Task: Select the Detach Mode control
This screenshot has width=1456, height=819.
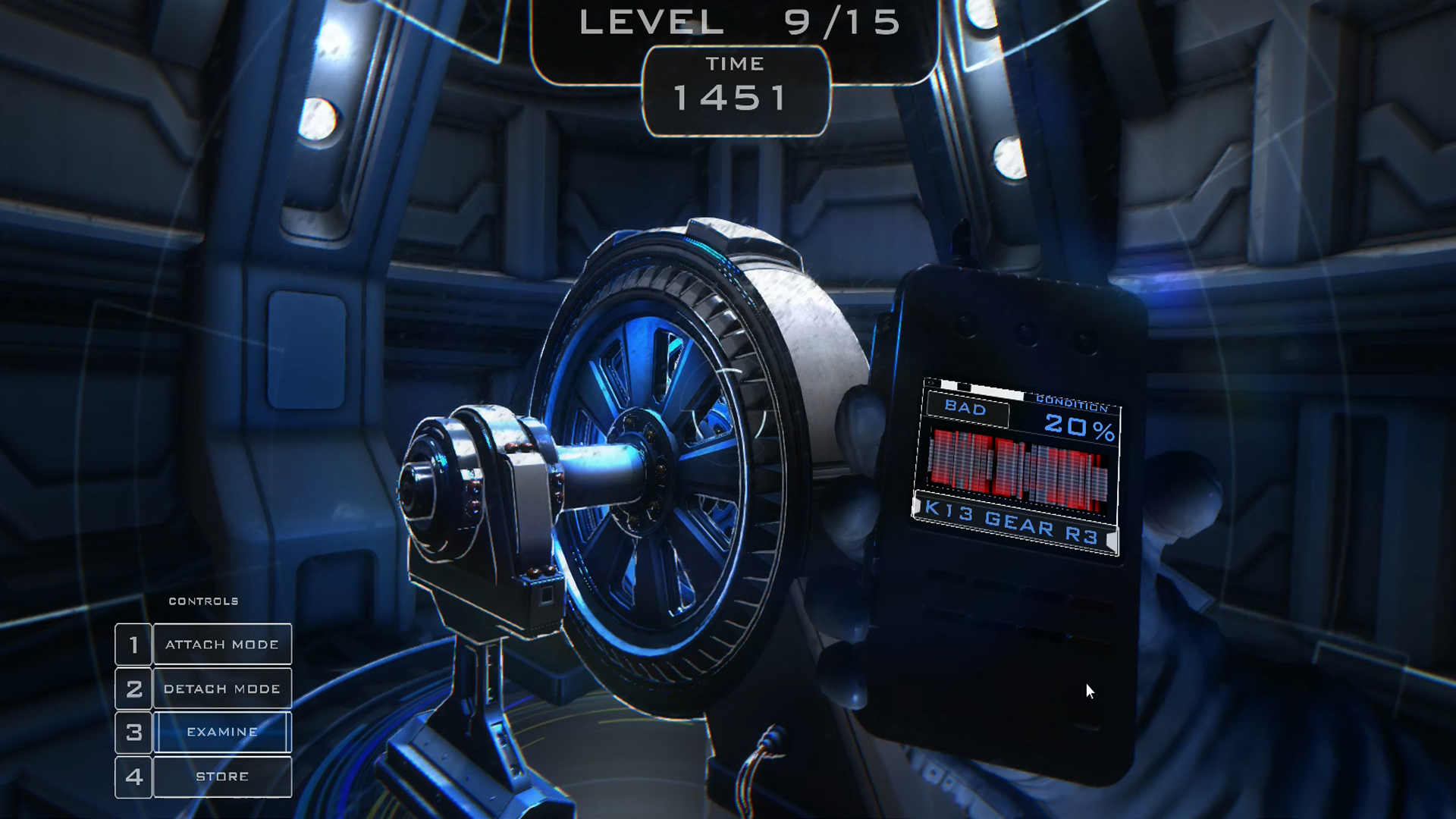Action: click(222, 689)
